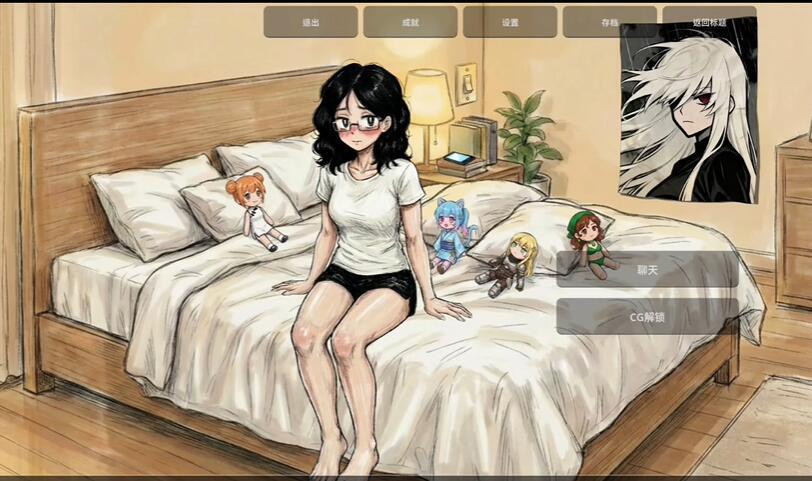The image size is (812, 481).
Task: Start a chat with the 聊天 button
Action: [x=647, y=269]
